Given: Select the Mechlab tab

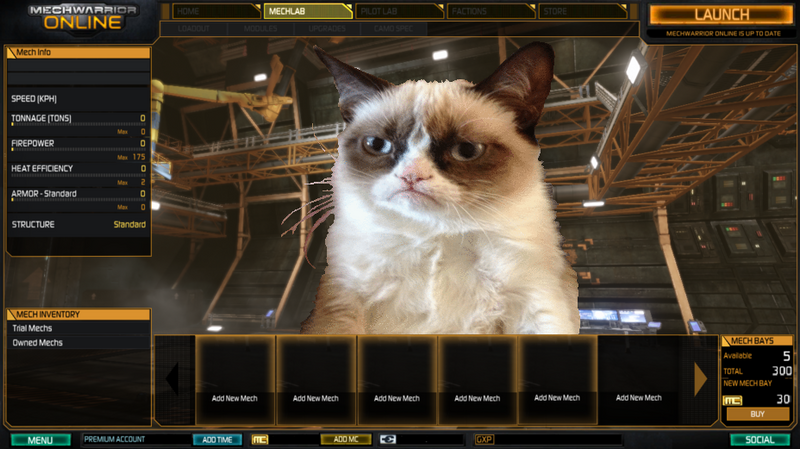Looking at the screenshot, I should coord(306,11).
